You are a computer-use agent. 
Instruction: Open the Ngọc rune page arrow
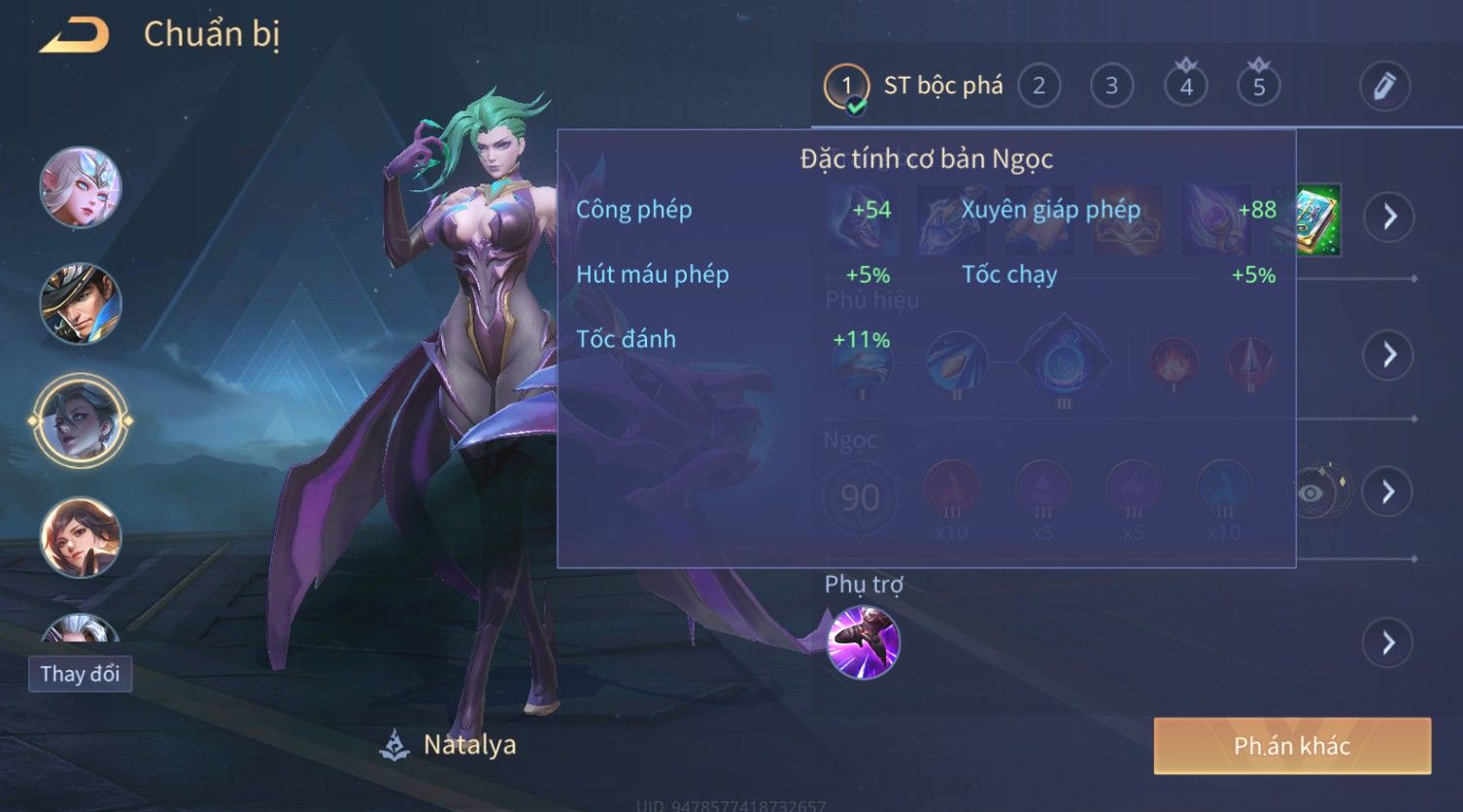click(1389, 491)
